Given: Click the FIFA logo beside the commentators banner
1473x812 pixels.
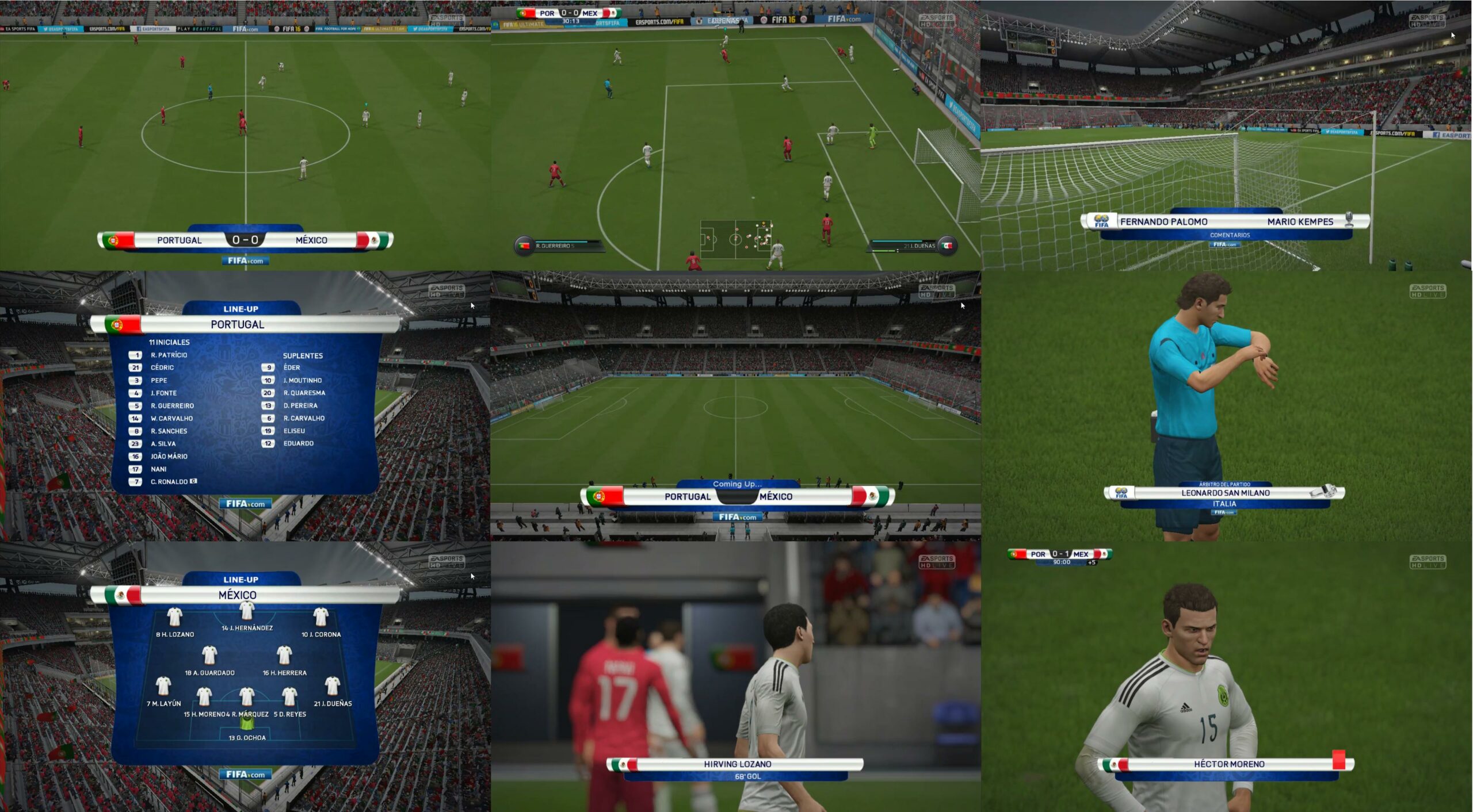Looking at the screenshot, I should click(x=1102, y=223).
